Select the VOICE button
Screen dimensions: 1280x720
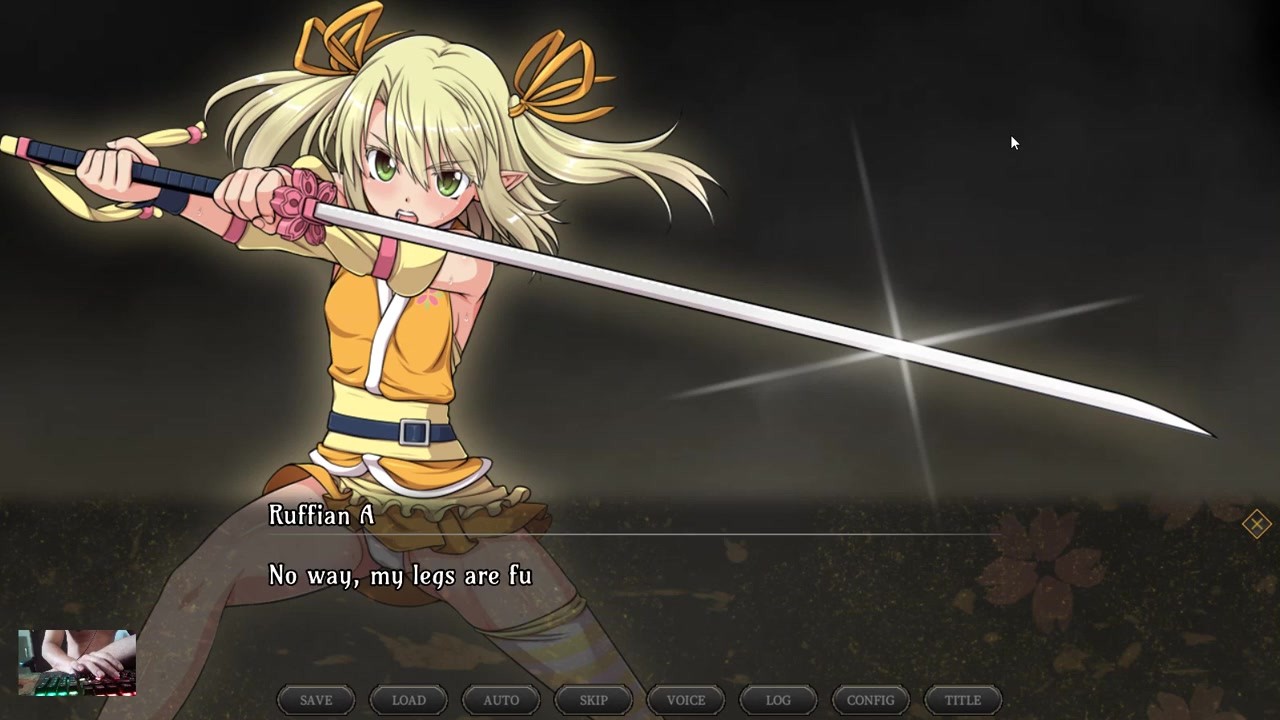pyautogui.click(x=686, y=700)
